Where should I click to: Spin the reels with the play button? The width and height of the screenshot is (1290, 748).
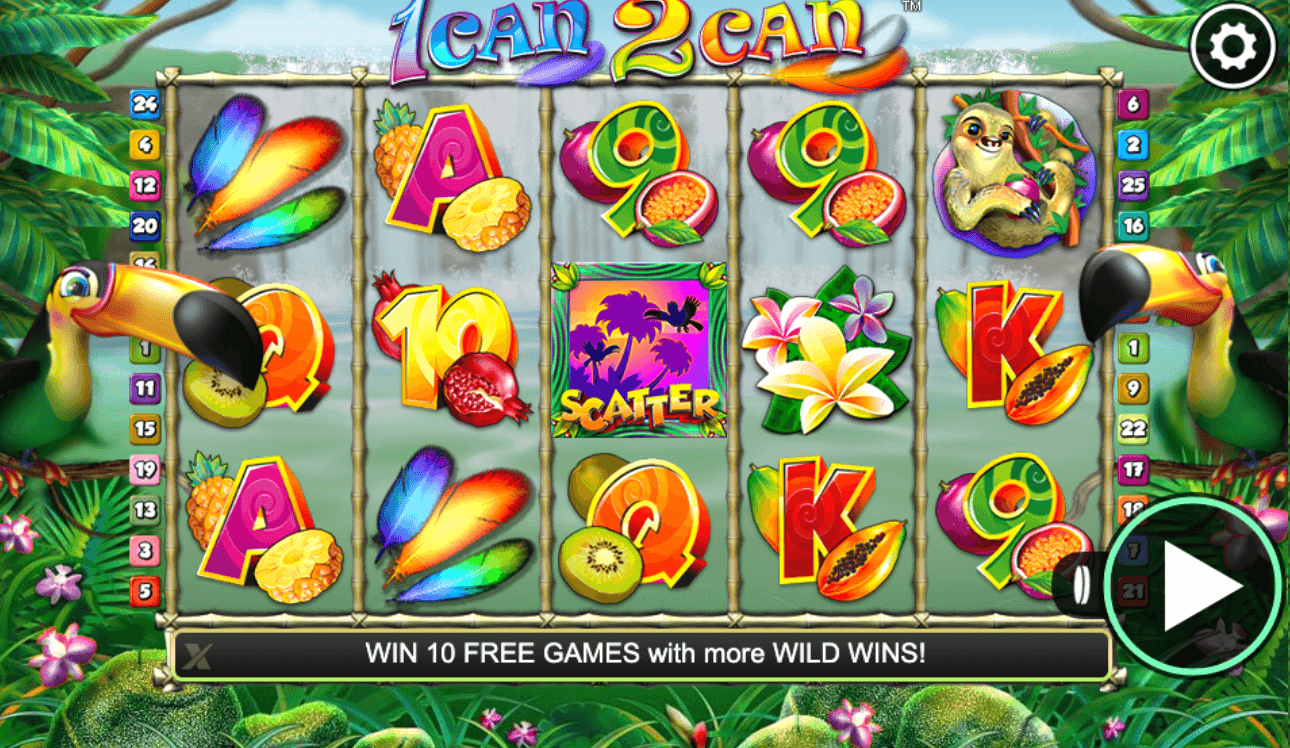1194,586
